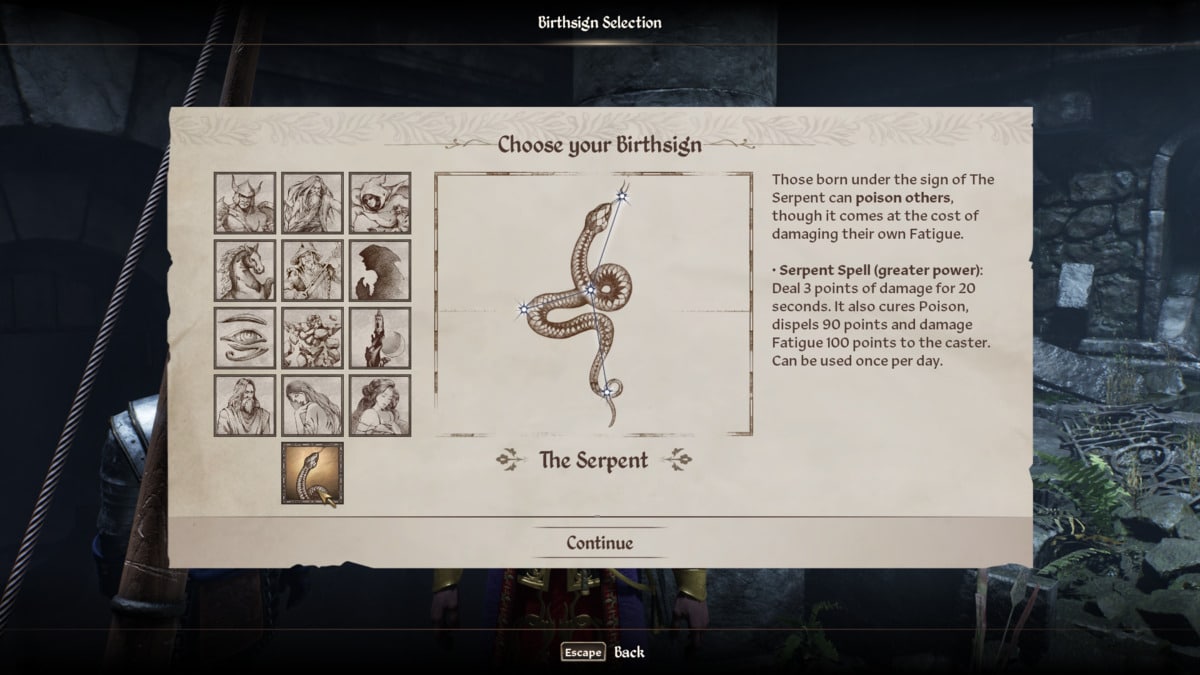Image resolution: width=1200 pixels, height=675 pixels.
Task: Go Back from birthsign selection
Action: (x=603, y=652)
